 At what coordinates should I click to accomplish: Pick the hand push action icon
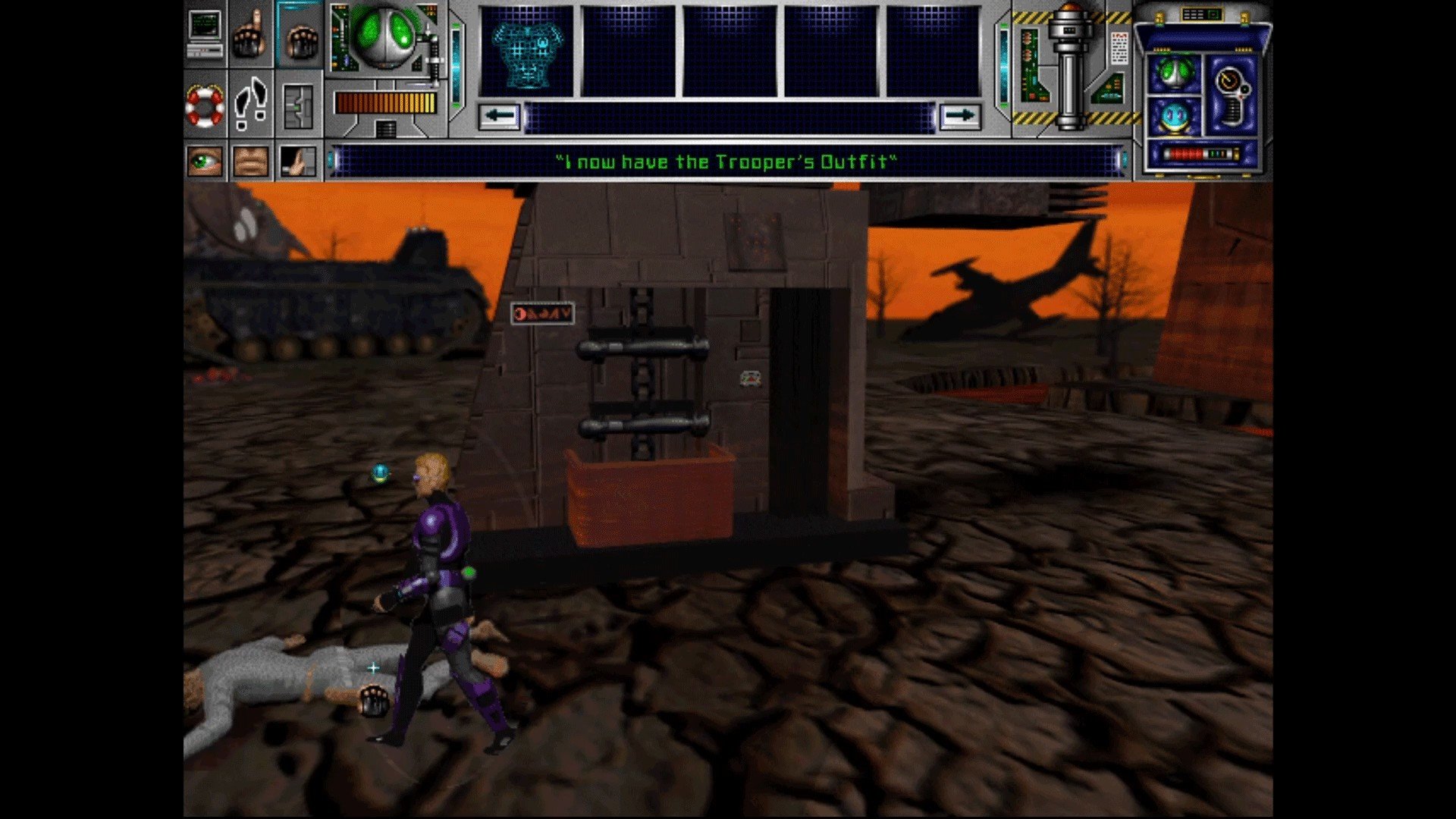298,161
